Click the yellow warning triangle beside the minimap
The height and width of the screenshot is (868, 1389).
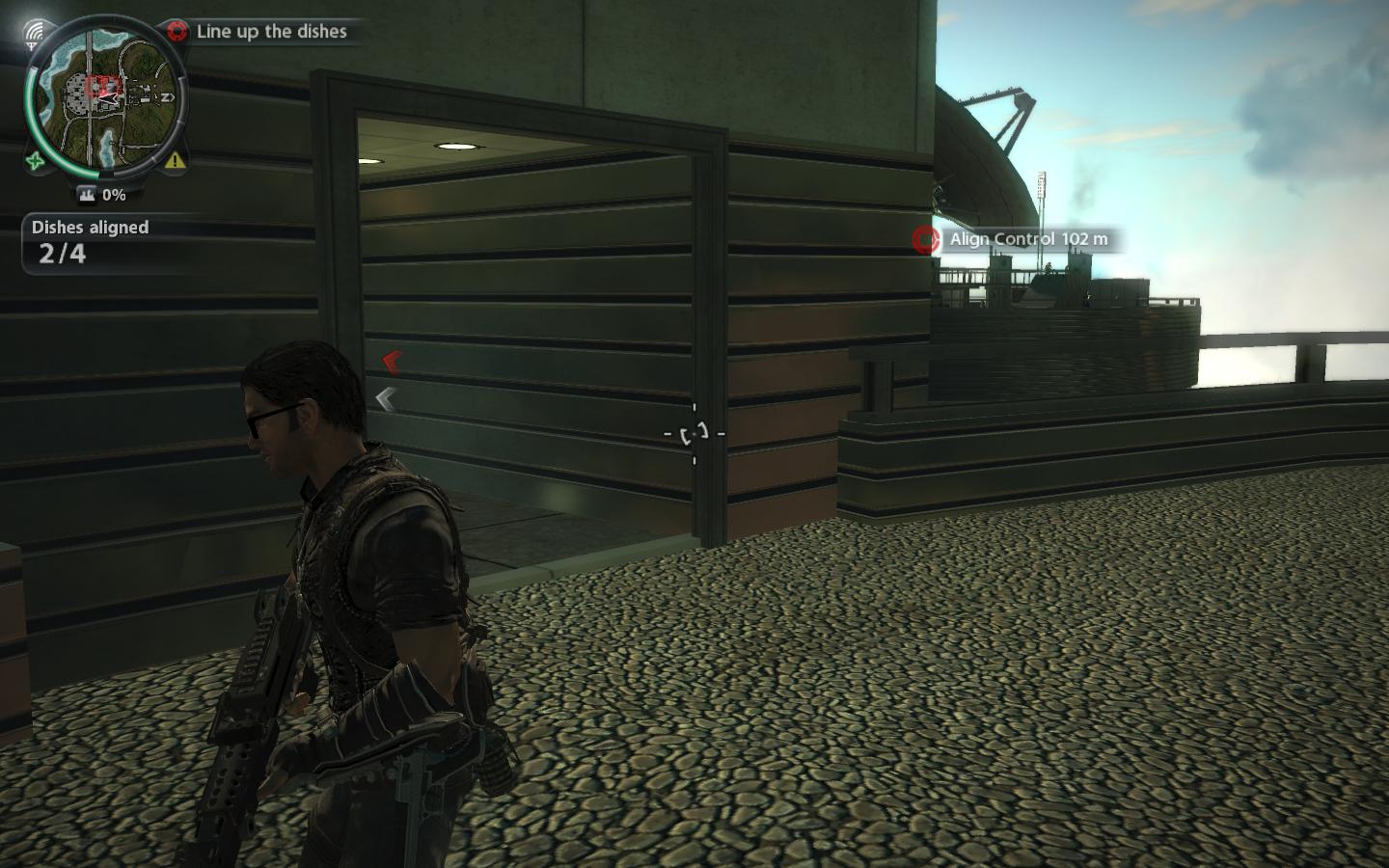click(x=175, y=160)
